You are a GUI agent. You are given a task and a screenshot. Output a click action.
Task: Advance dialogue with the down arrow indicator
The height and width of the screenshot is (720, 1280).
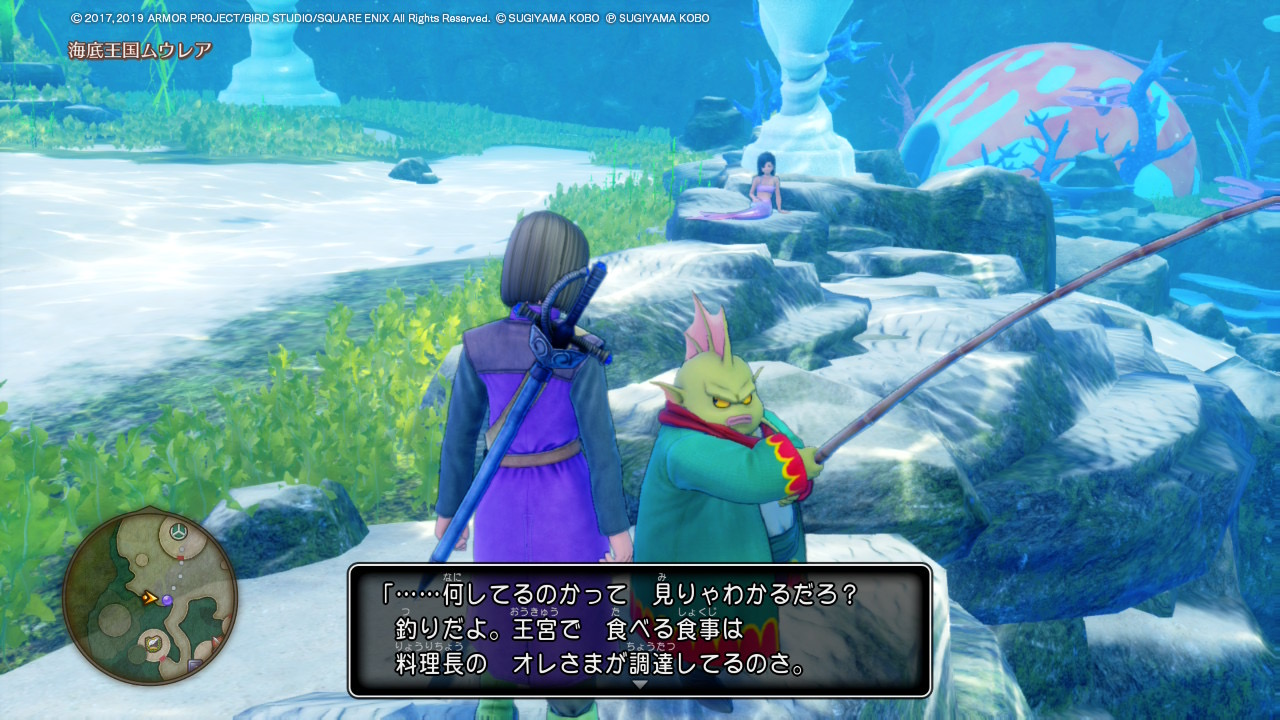(x=640, y=684)
